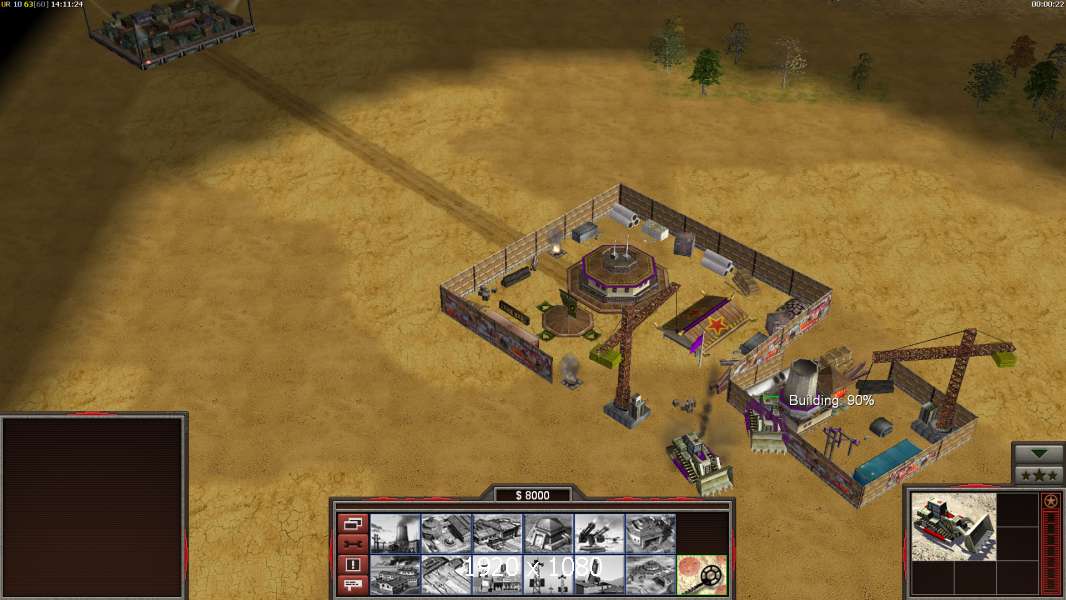Viewport: 1066px width, 600px height.
Task: Click the dark radar minimap panel
Action: tap(94, 507)
